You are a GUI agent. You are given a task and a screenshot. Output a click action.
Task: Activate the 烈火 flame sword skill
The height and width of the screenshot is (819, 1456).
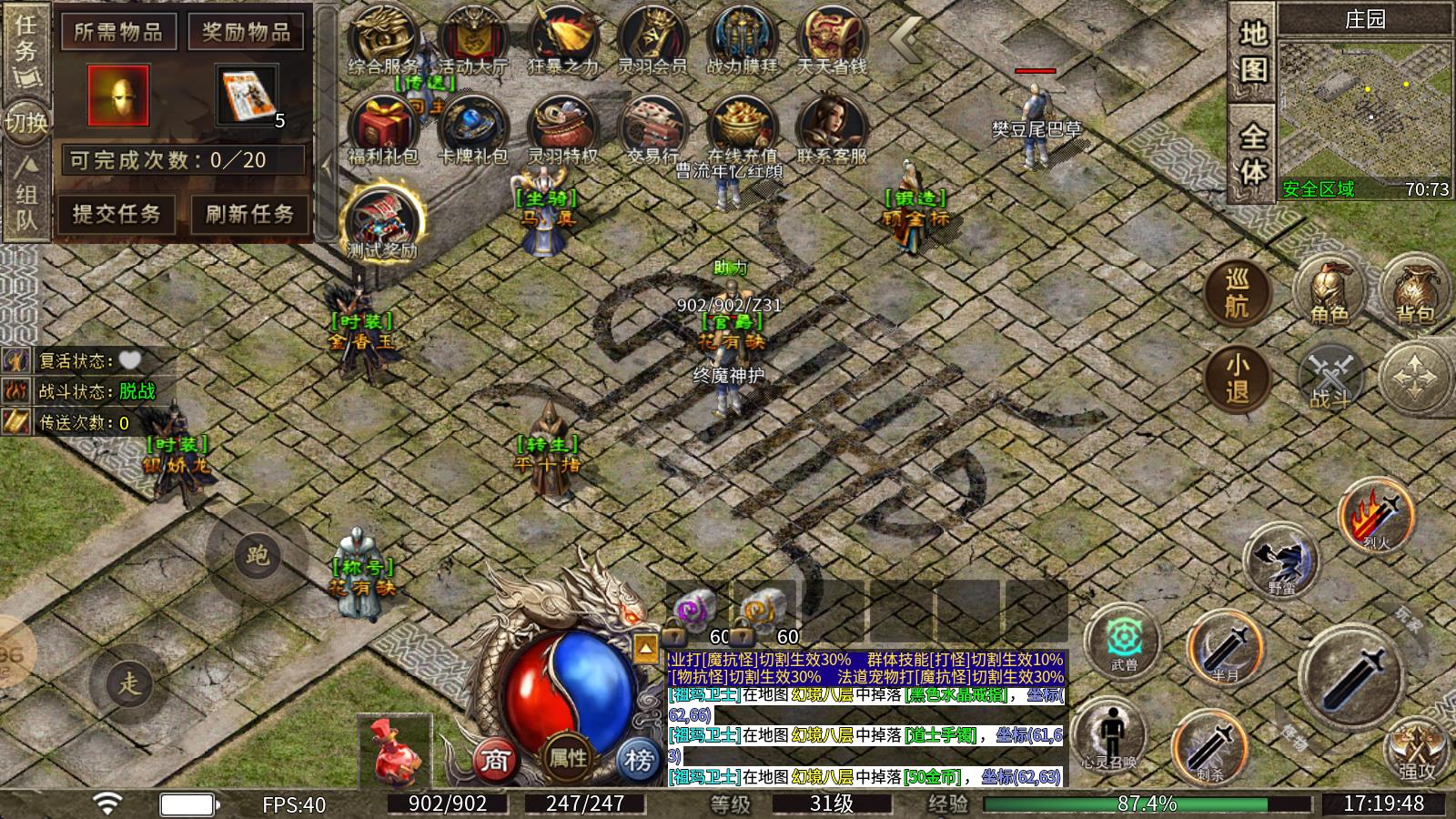pyautogui.click(x=1377, y=514)
